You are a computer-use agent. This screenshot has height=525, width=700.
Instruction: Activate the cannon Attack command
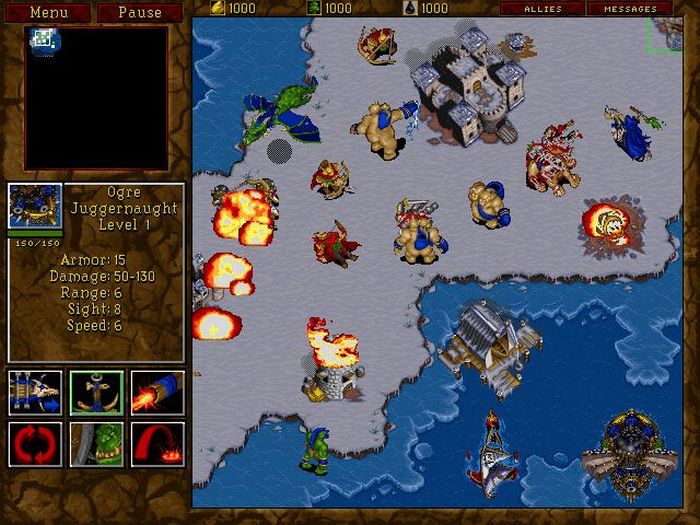[x=157, y=392]
